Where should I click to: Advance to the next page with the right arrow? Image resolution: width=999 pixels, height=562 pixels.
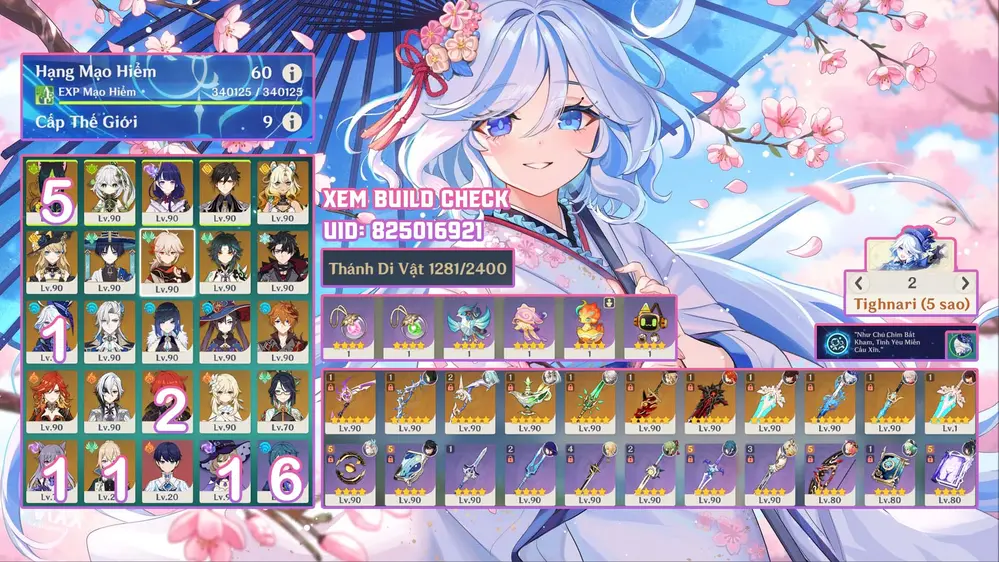pos(965,283)
